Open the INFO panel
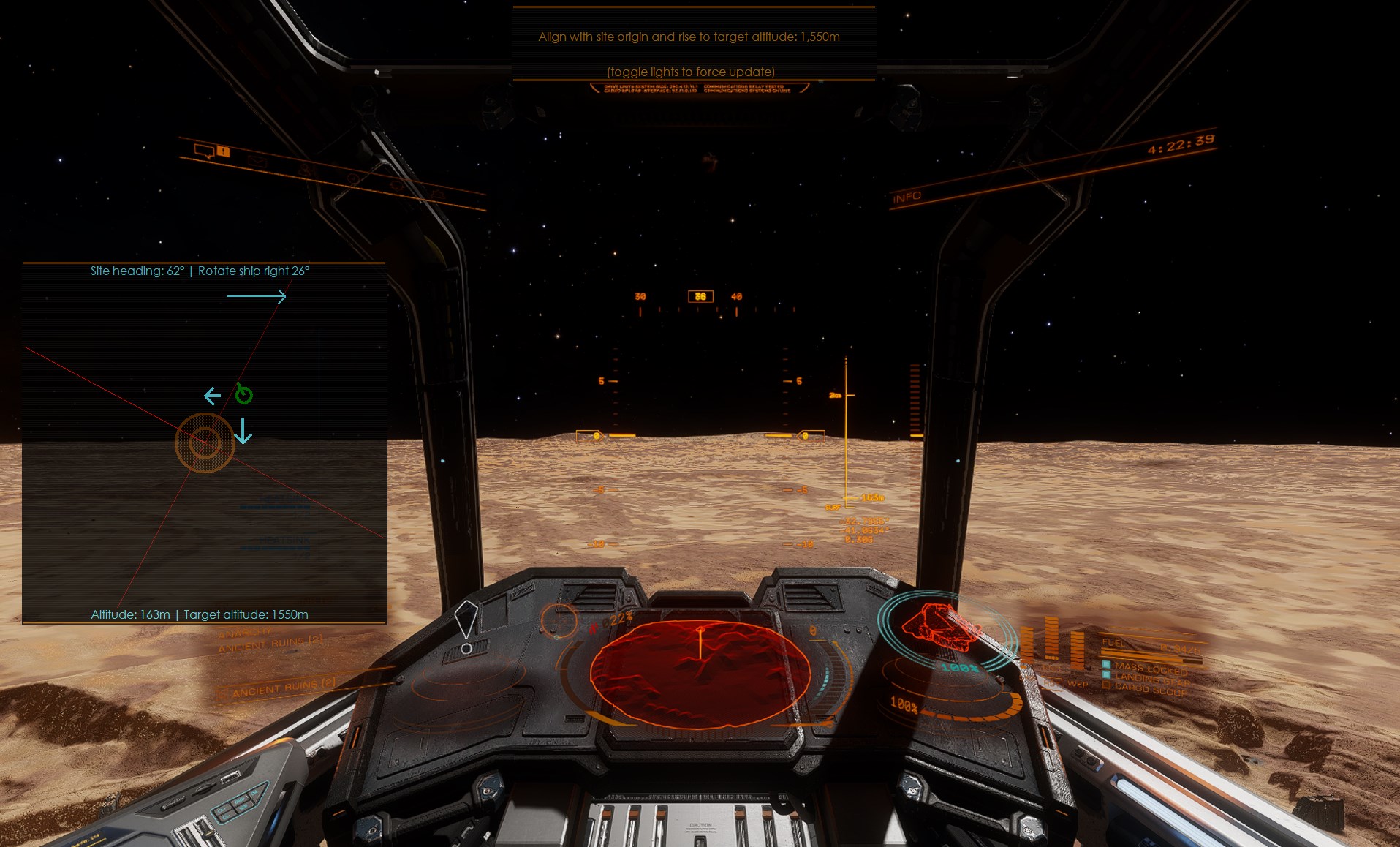1400x847 pixels. tap(907, 197)
